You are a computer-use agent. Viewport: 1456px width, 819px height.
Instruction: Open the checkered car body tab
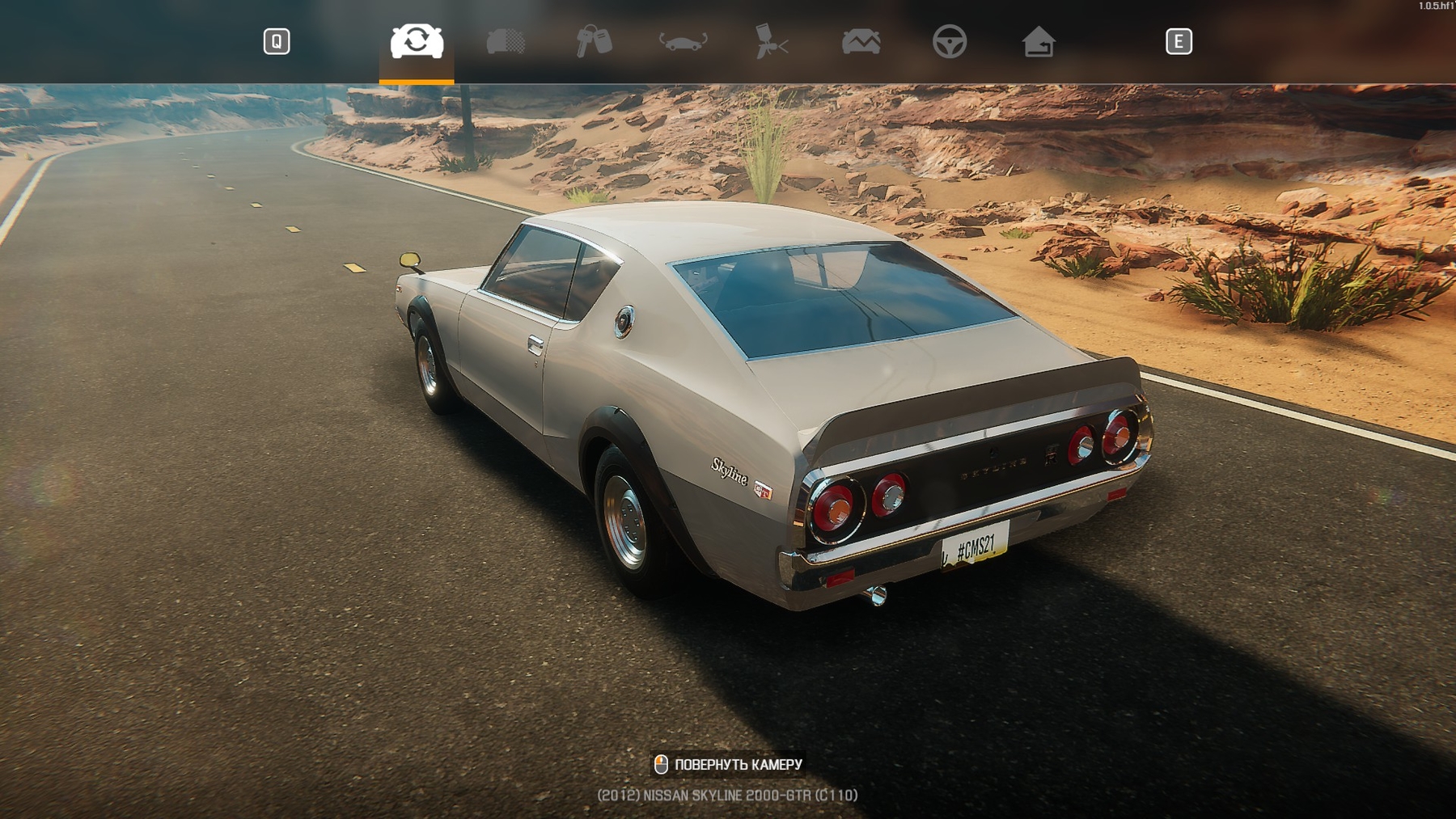pos(506,41)
